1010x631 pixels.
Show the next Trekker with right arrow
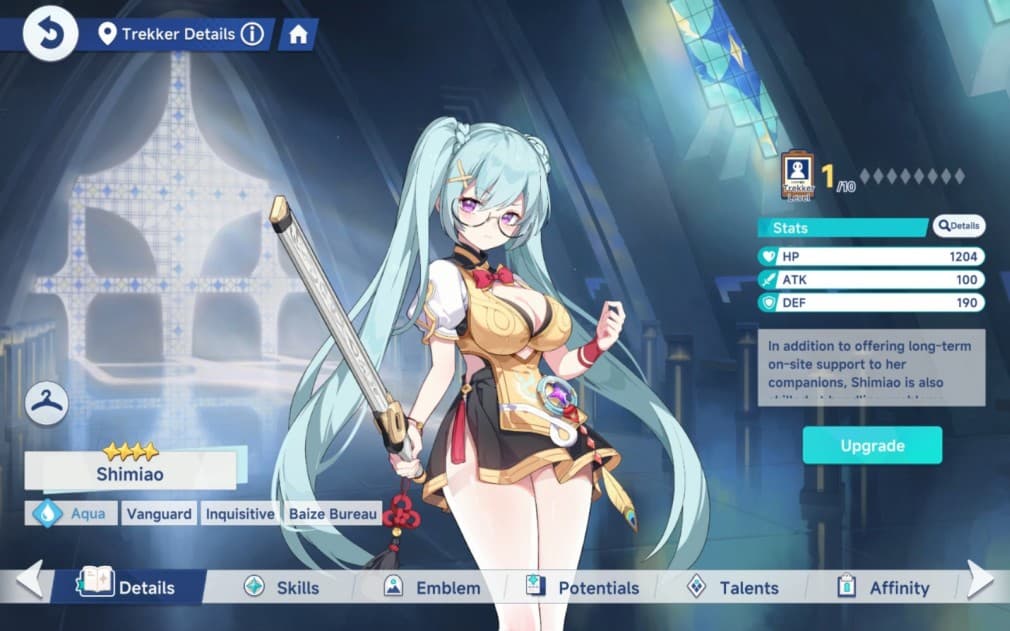pyautogui.click(x=981, y=579)
